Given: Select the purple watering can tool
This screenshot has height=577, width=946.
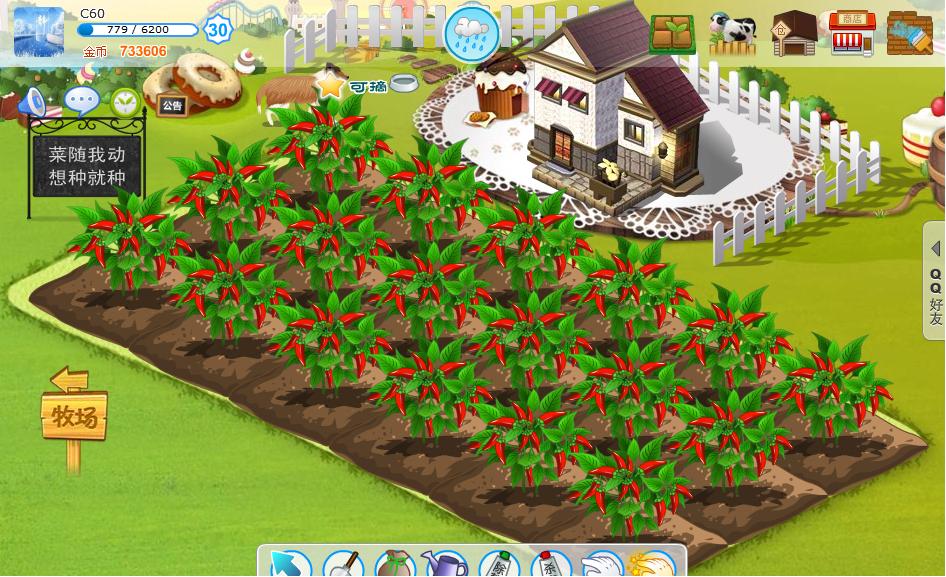Looking at the screenshot, I should pos(446,564).
